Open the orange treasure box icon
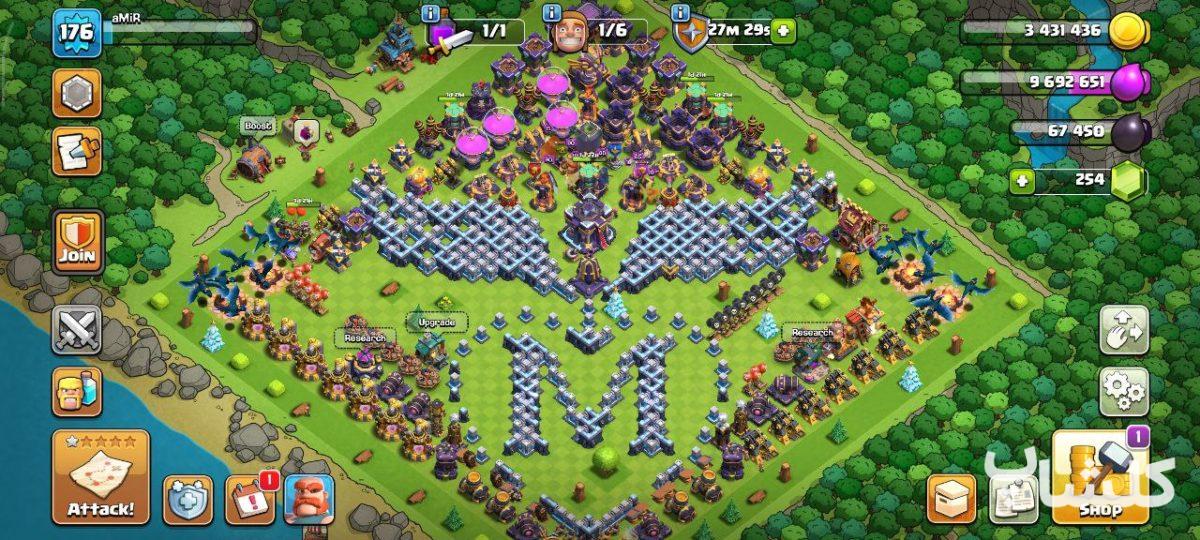The image size is (1200, 540). tap(951, 498)
